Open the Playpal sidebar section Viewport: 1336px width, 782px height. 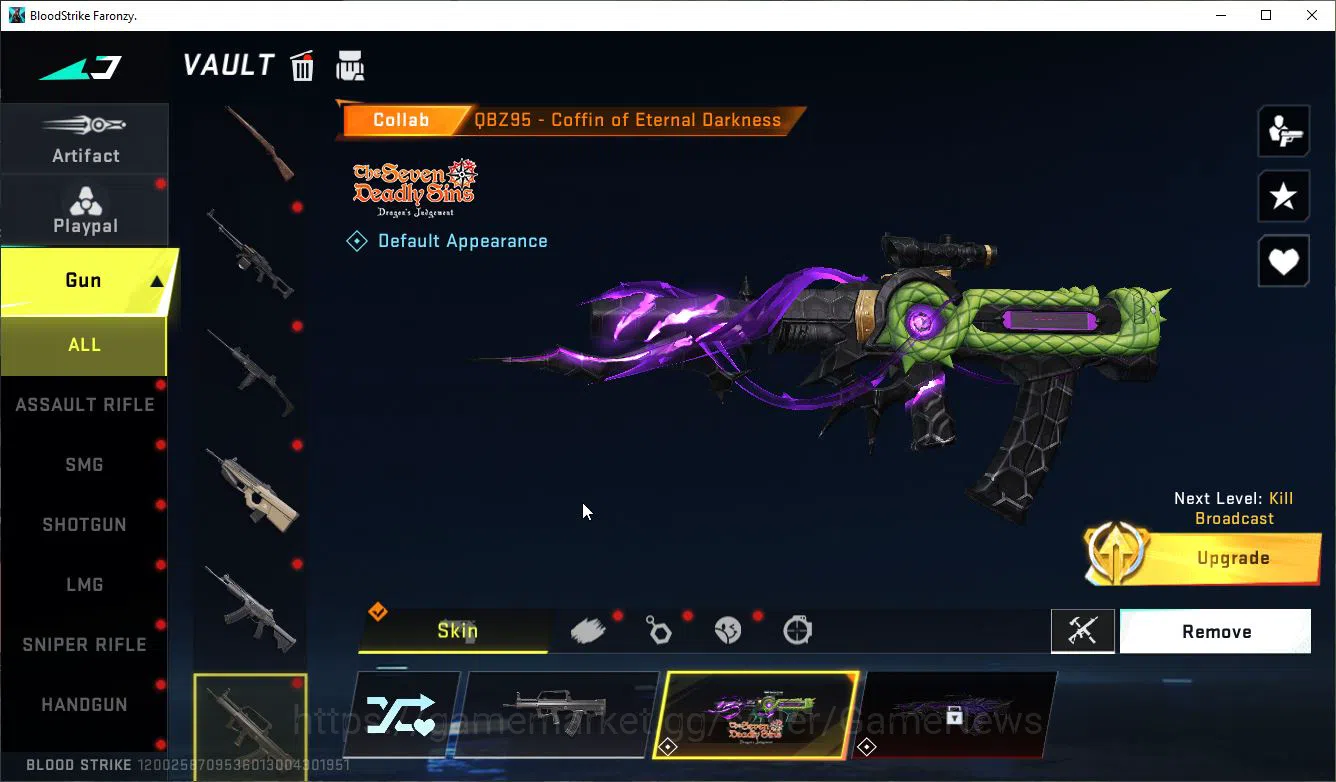click(x=85, y=208)
